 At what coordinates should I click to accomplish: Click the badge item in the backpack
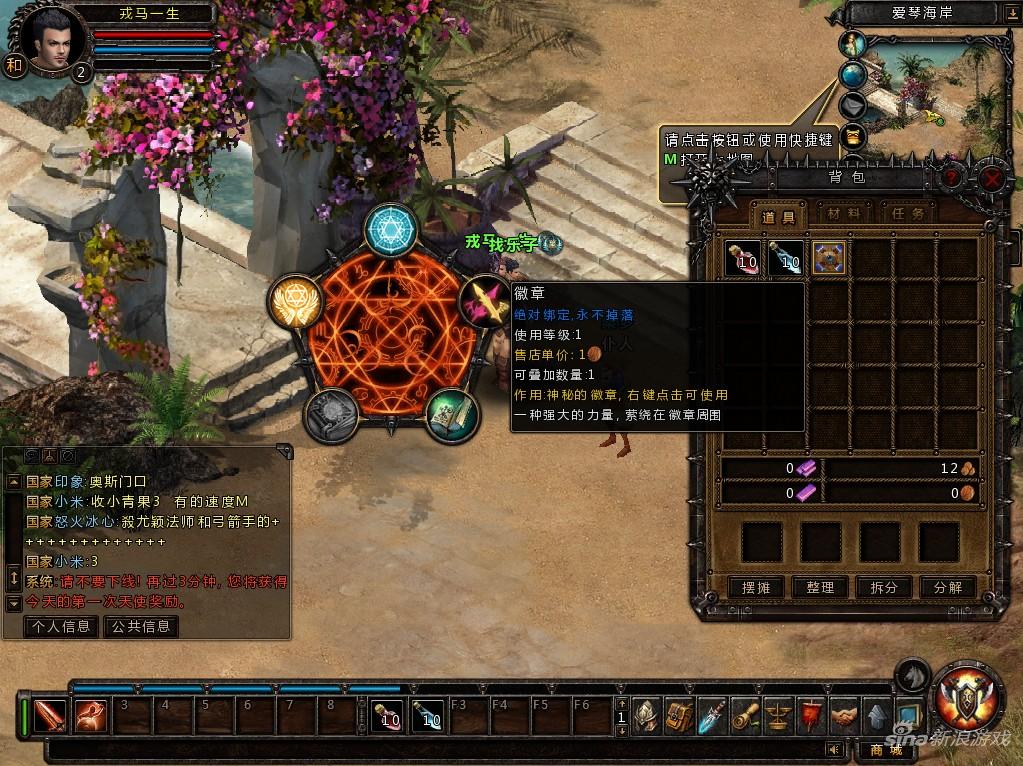(829, 258)
